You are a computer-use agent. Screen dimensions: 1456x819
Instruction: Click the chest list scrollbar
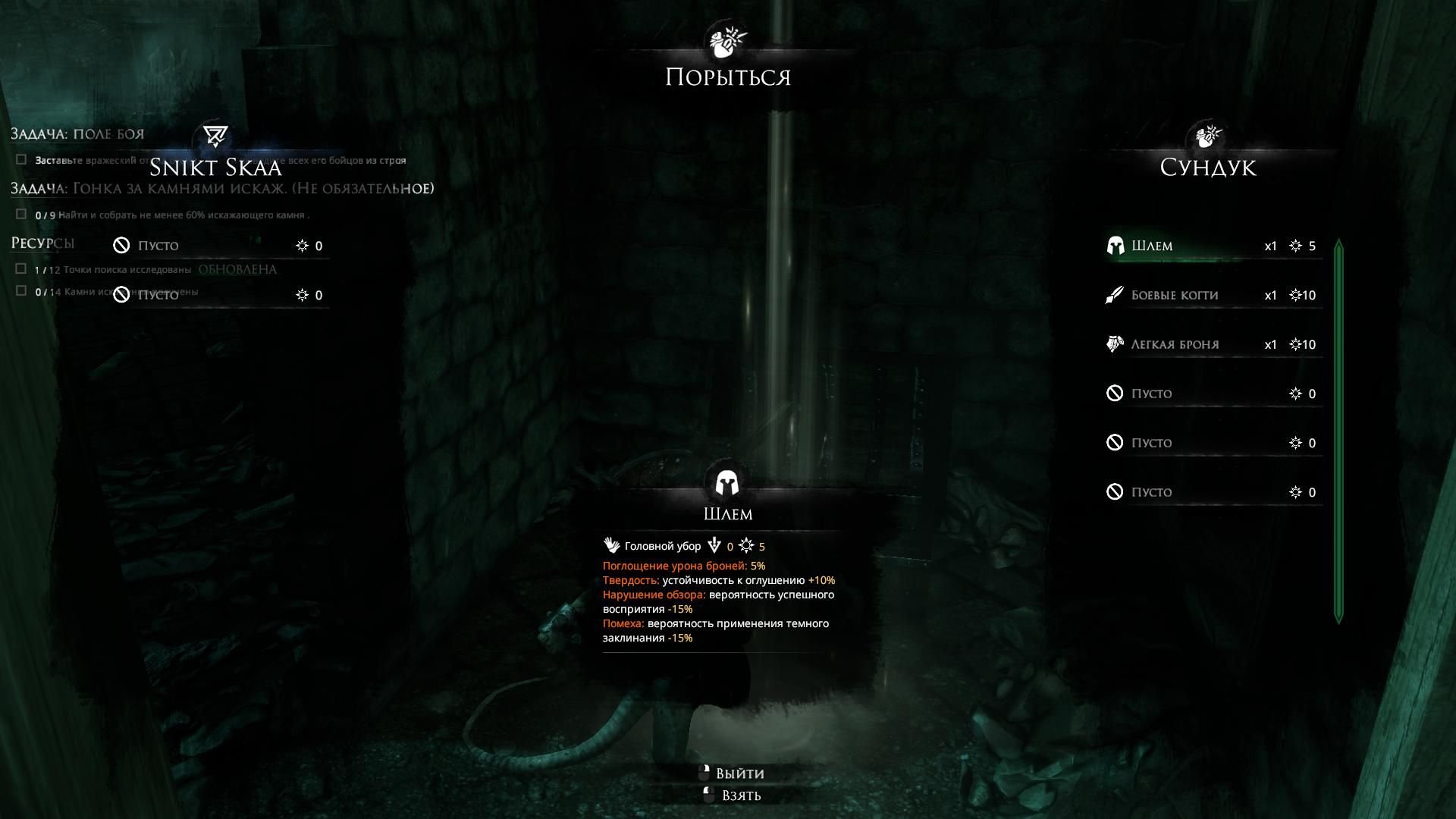coord(1338,431)
